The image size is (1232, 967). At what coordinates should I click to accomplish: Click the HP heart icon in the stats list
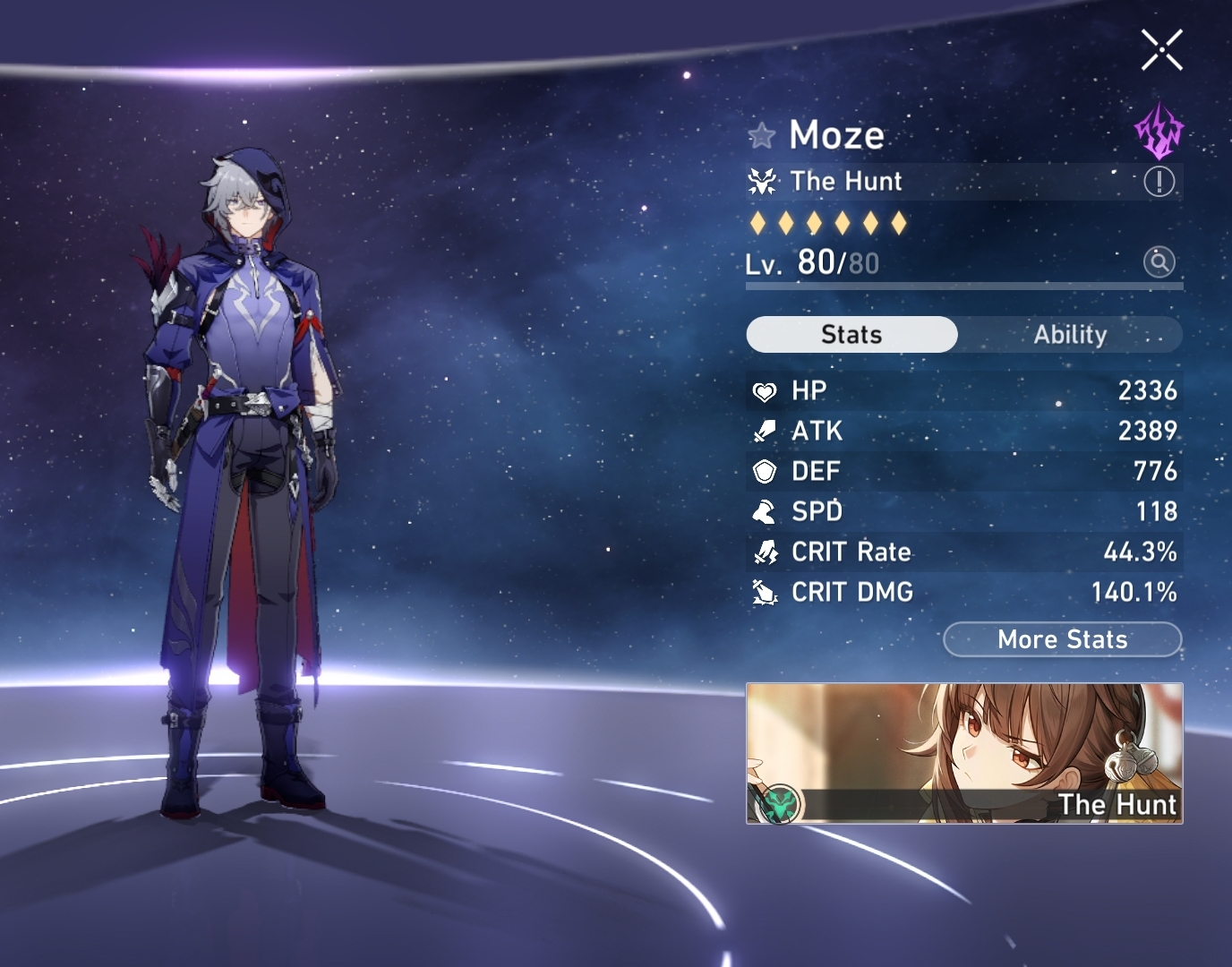(x=766, y=390)
